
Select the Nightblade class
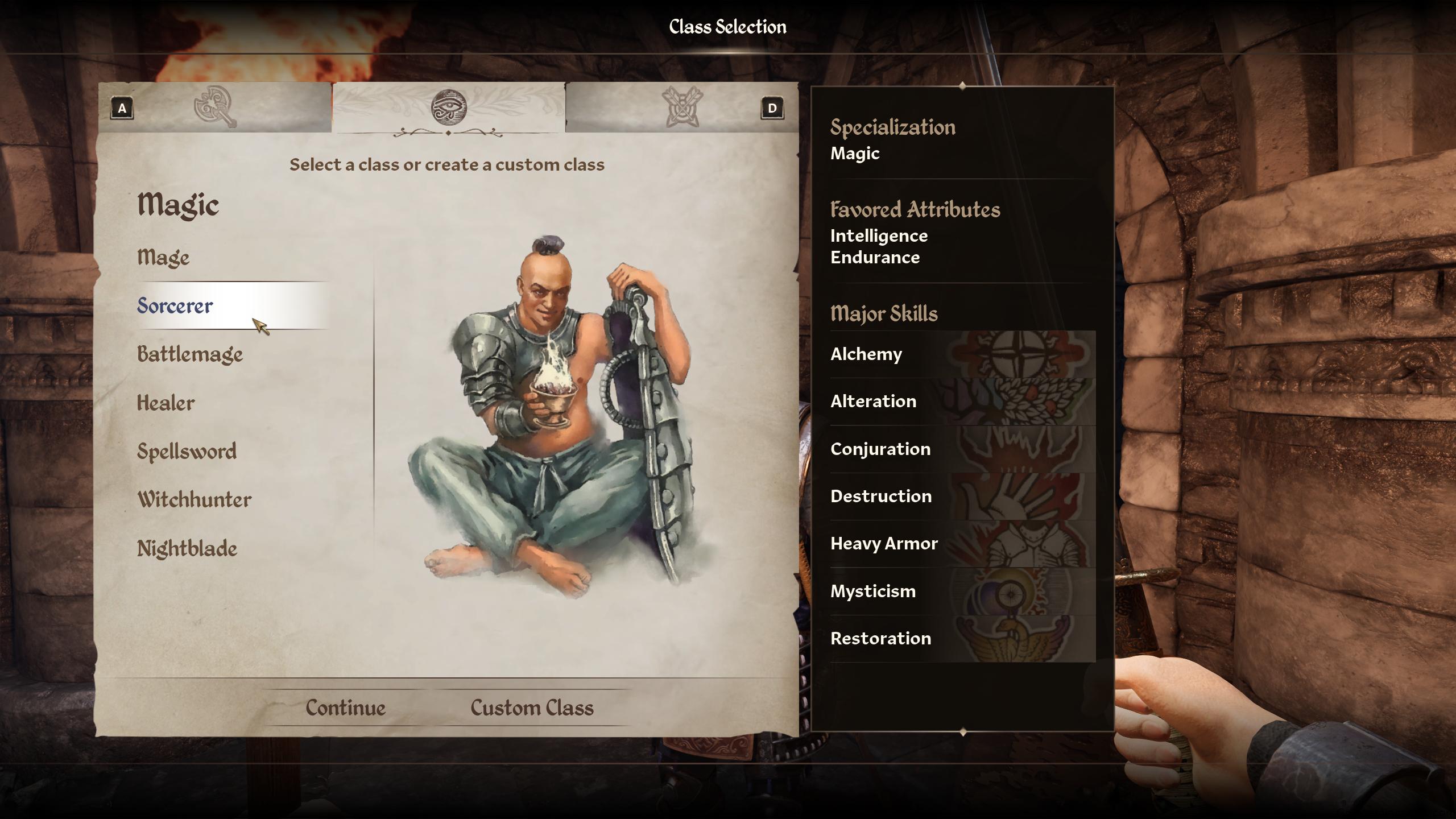pos(188,548)
